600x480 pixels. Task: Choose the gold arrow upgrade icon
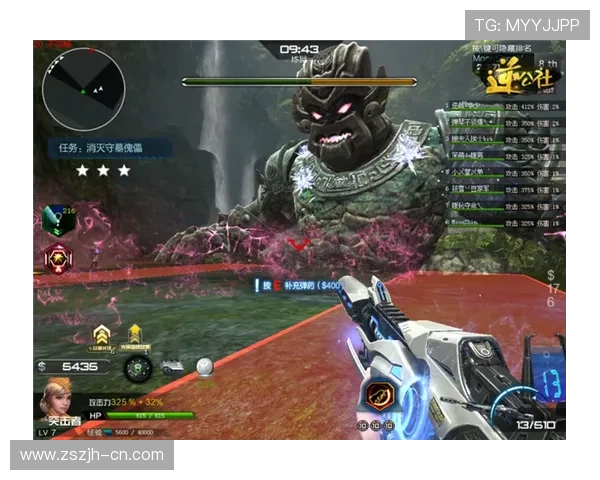coord(135,334)
